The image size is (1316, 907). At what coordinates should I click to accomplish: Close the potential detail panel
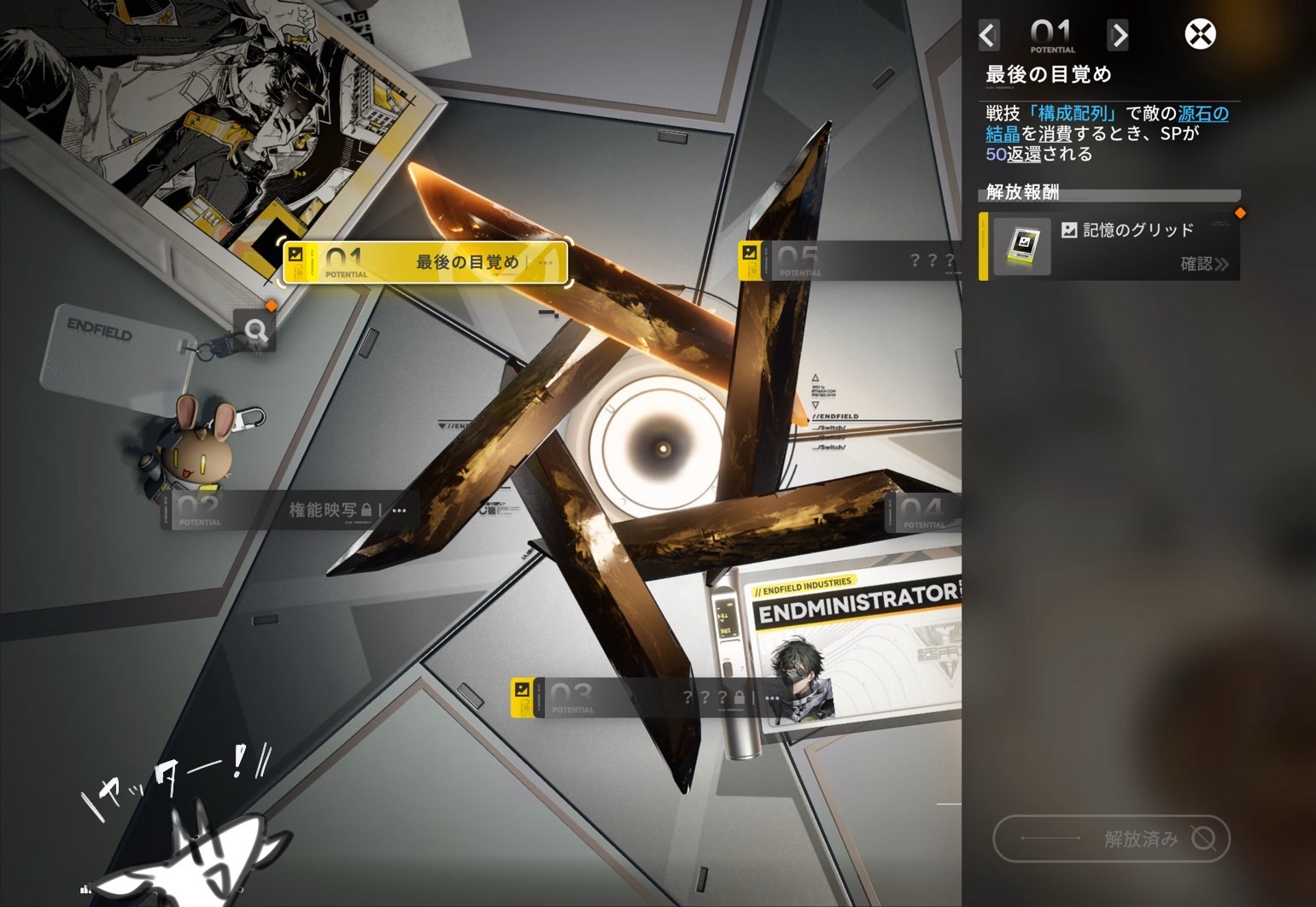coord(1200,35)
